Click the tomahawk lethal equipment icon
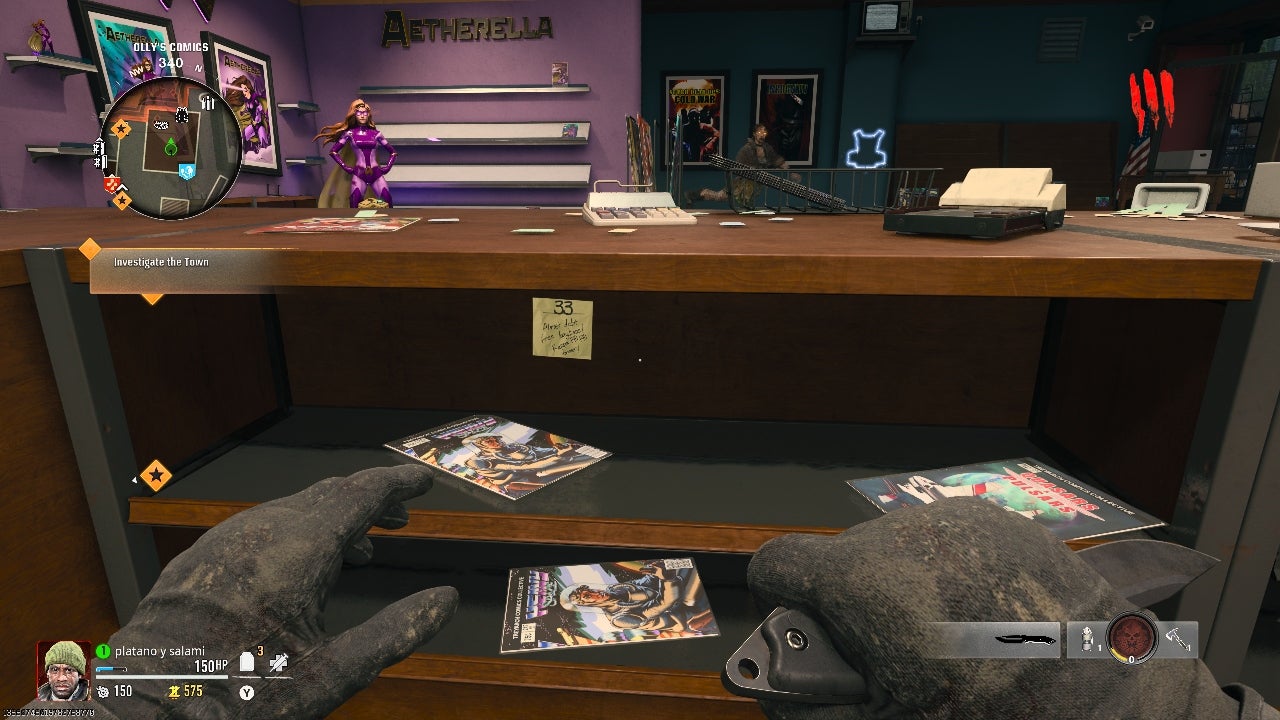The image size is (1280, 720). [1177, 639]
